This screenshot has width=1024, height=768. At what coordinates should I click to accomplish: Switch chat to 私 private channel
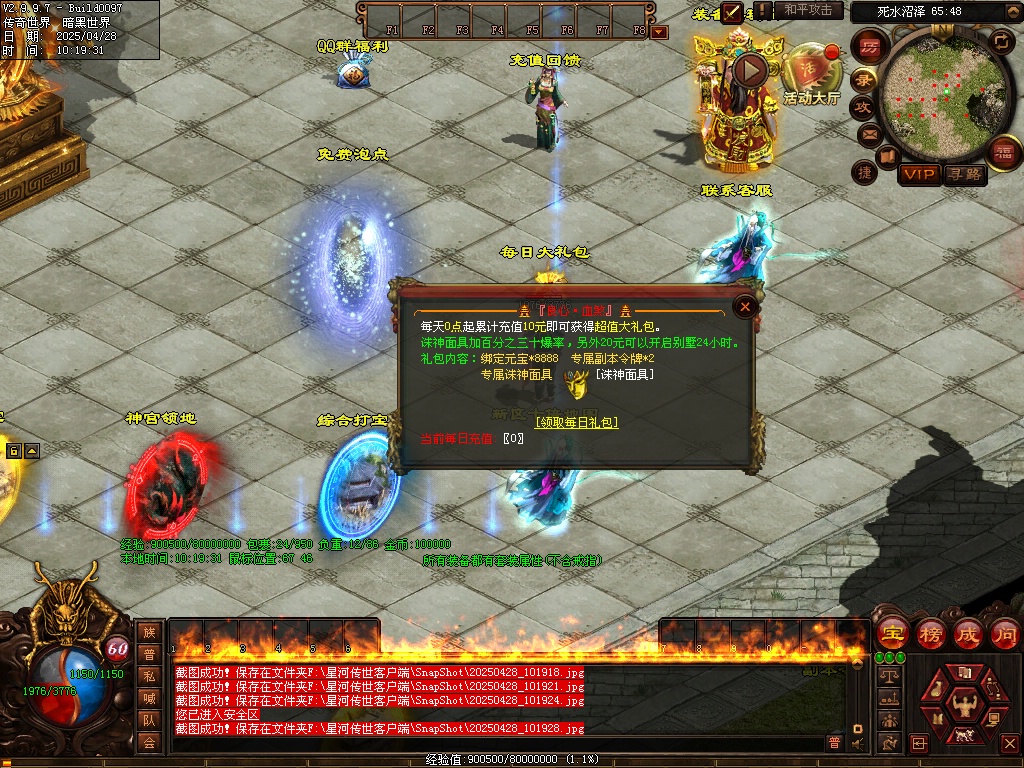click(149, 675)
